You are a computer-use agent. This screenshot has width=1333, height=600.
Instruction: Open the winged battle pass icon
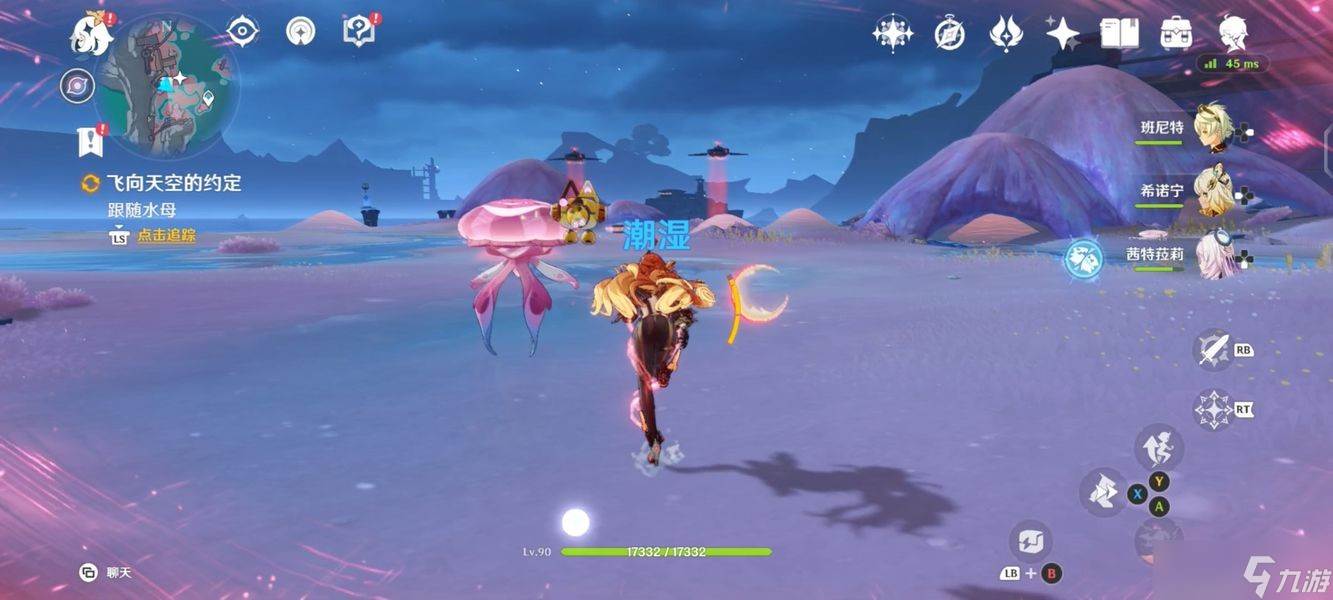point(1005,34)
